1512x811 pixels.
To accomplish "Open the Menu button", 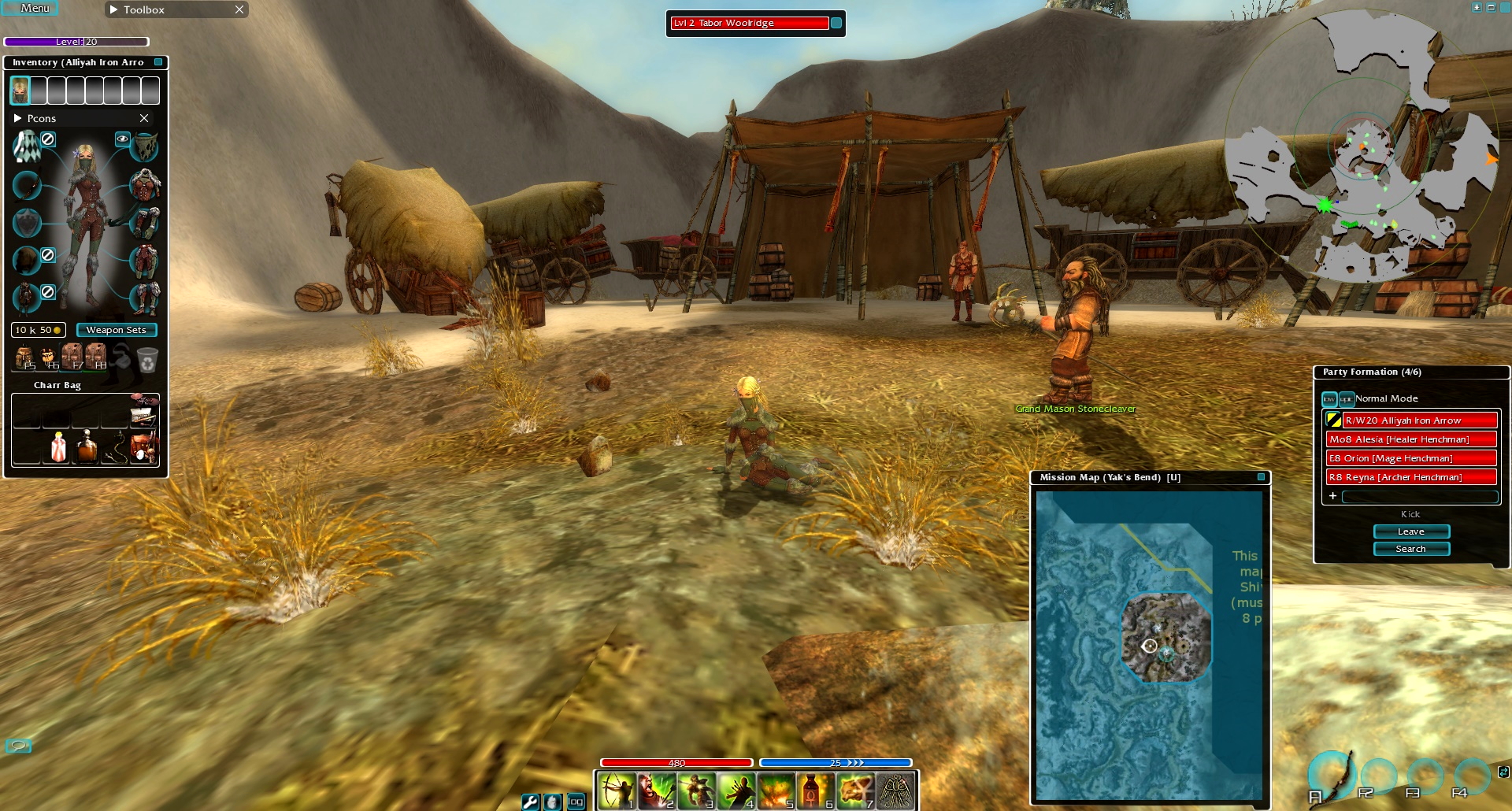I will click(x=35, y=9).
